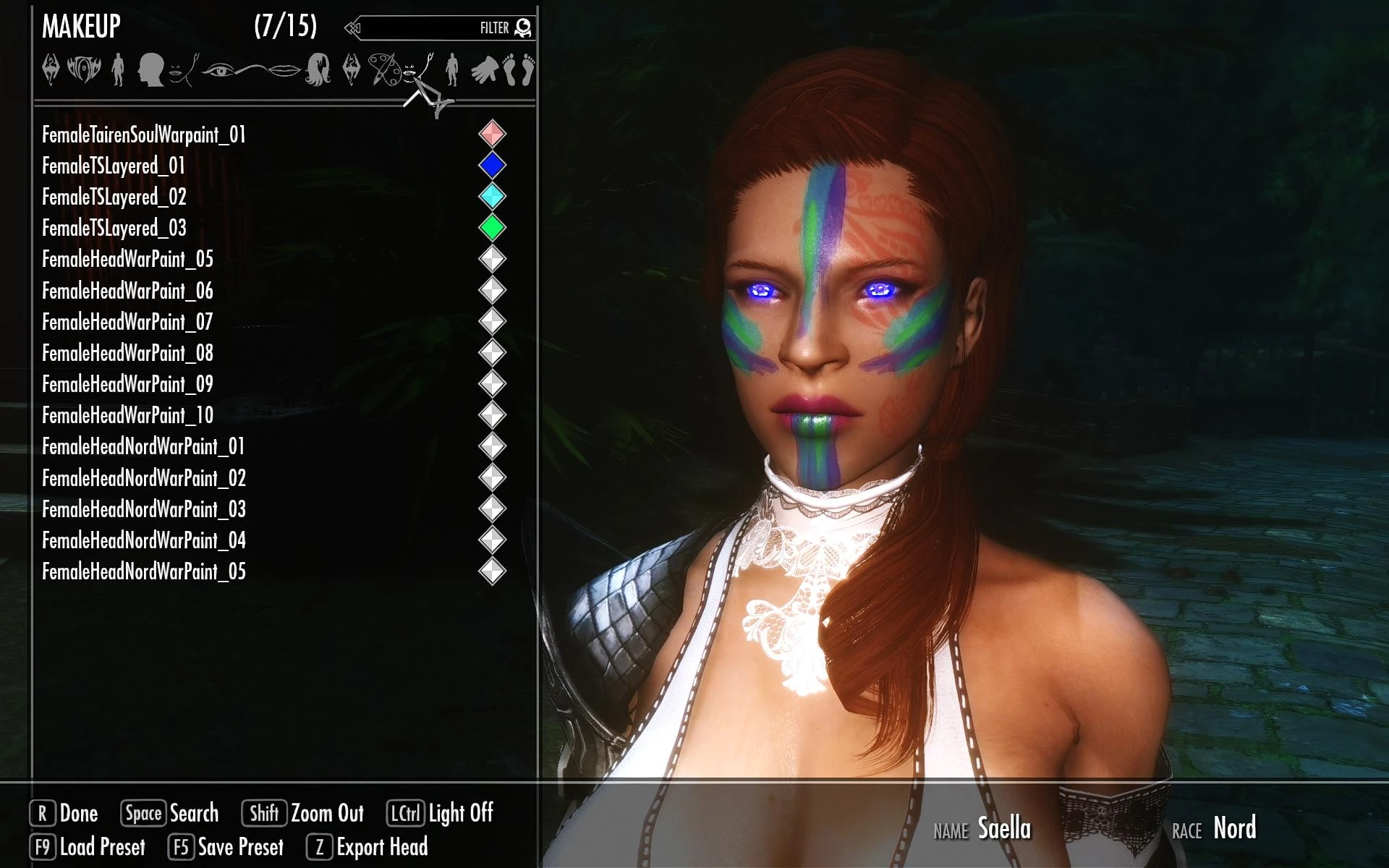Switch to the face paint tab
This screenshot has width=1389, height=868.
[x=409, y=72]
